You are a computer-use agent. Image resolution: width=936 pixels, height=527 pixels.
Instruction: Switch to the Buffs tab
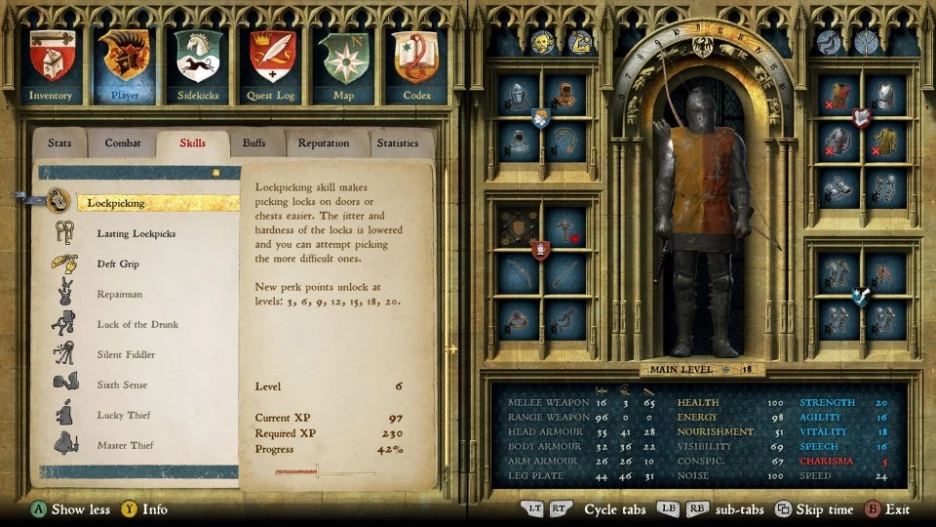pos(254,143)
